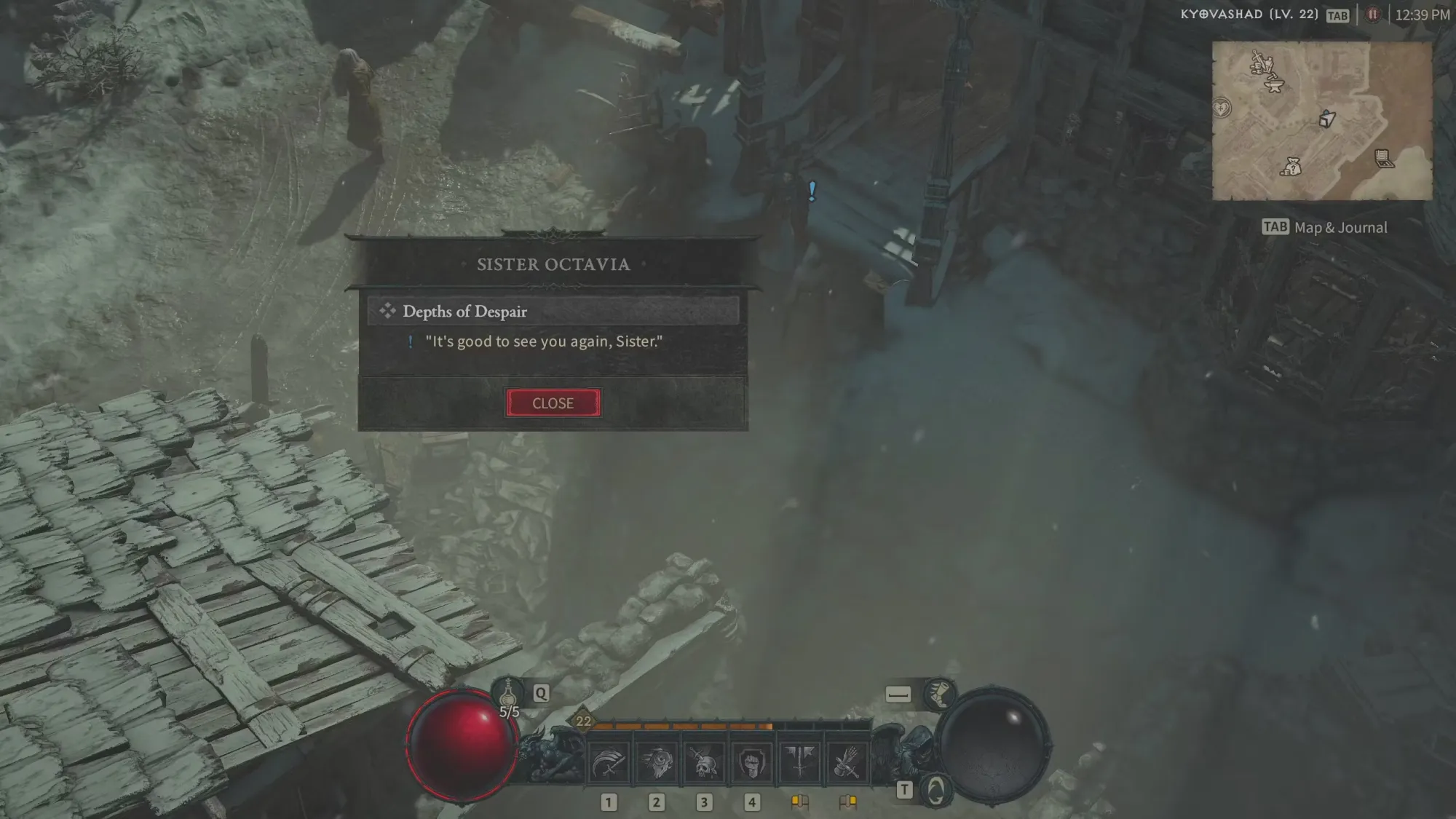
Task: Click the coin bag vendor marker on minimap
Action: 1291,167
